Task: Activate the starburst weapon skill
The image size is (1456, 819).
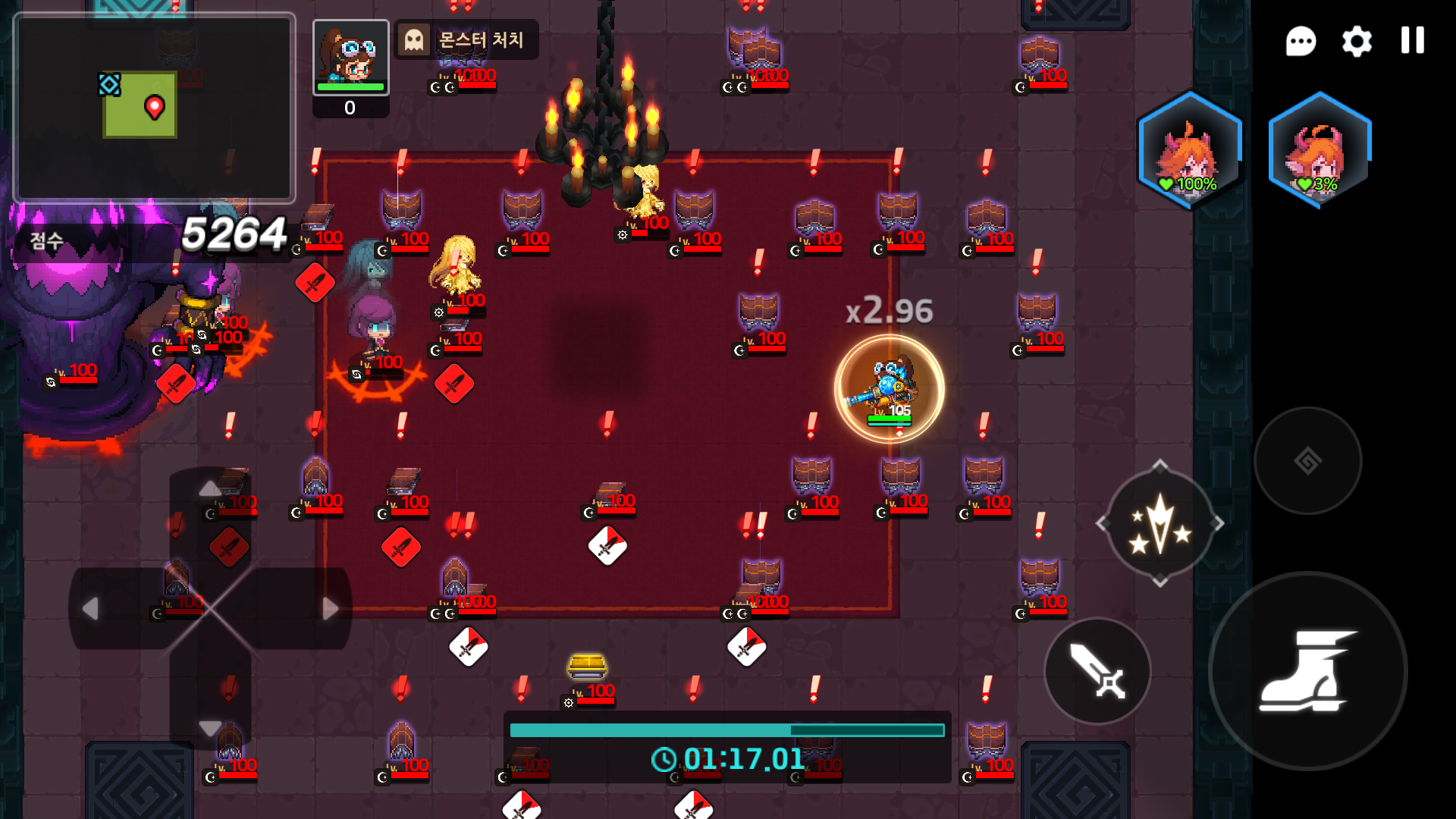Action: (1159, 524)
